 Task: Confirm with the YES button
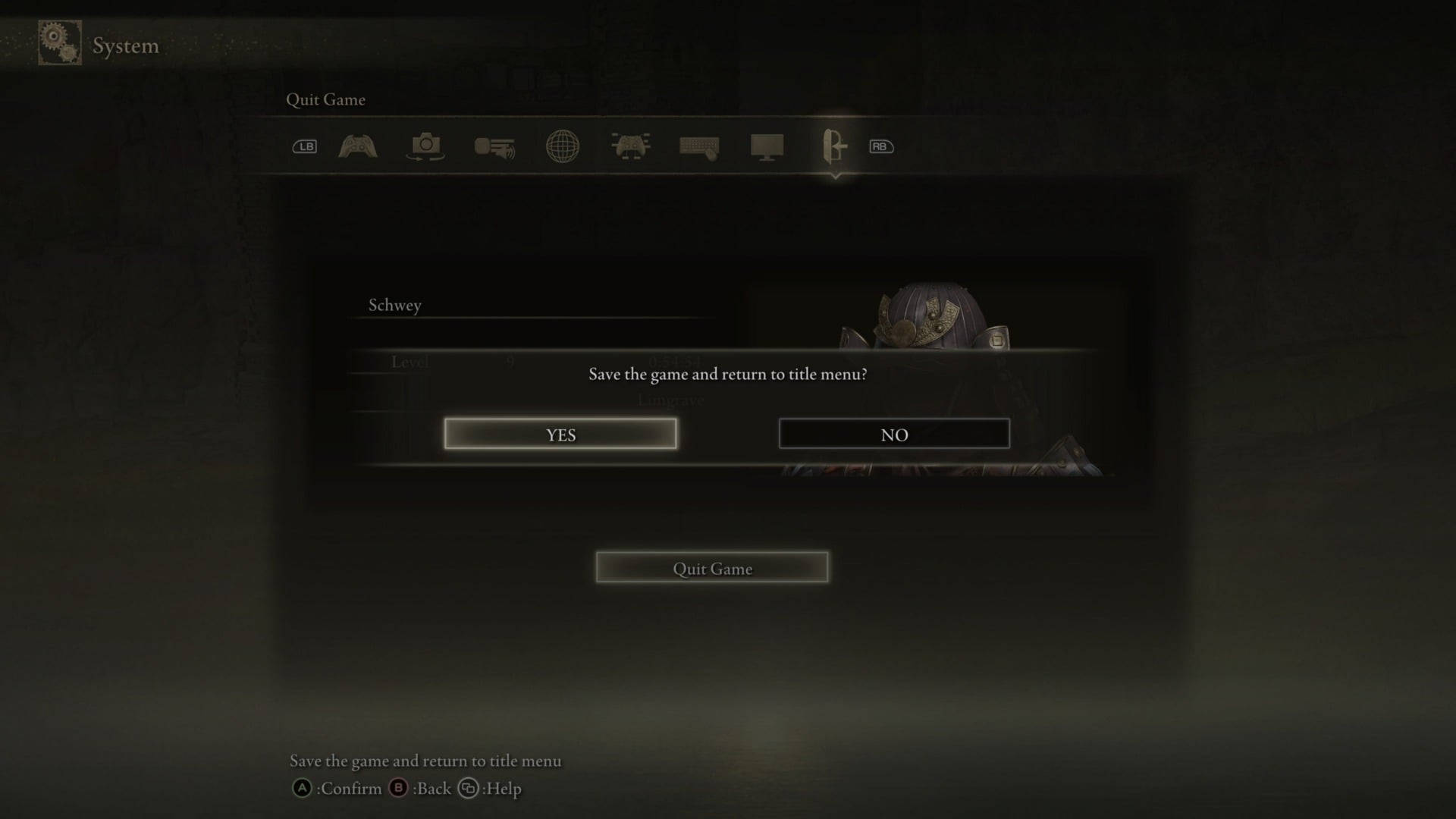(560, 434)
